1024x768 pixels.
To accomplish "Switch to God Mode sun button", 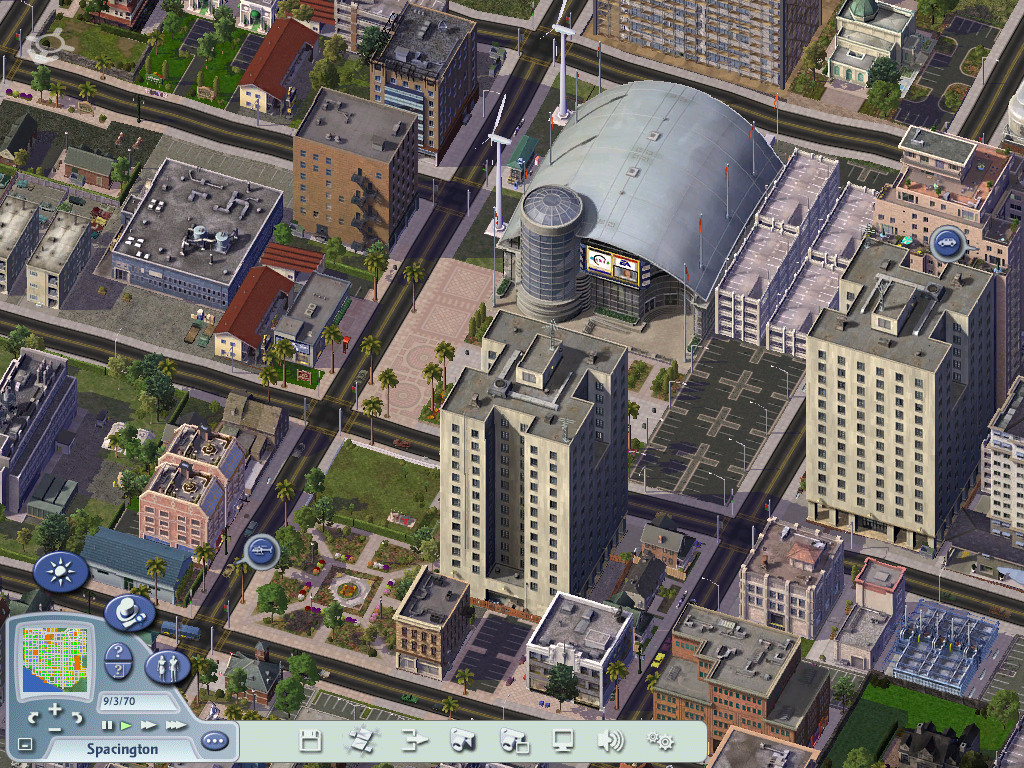I will (x=60, y=572).
